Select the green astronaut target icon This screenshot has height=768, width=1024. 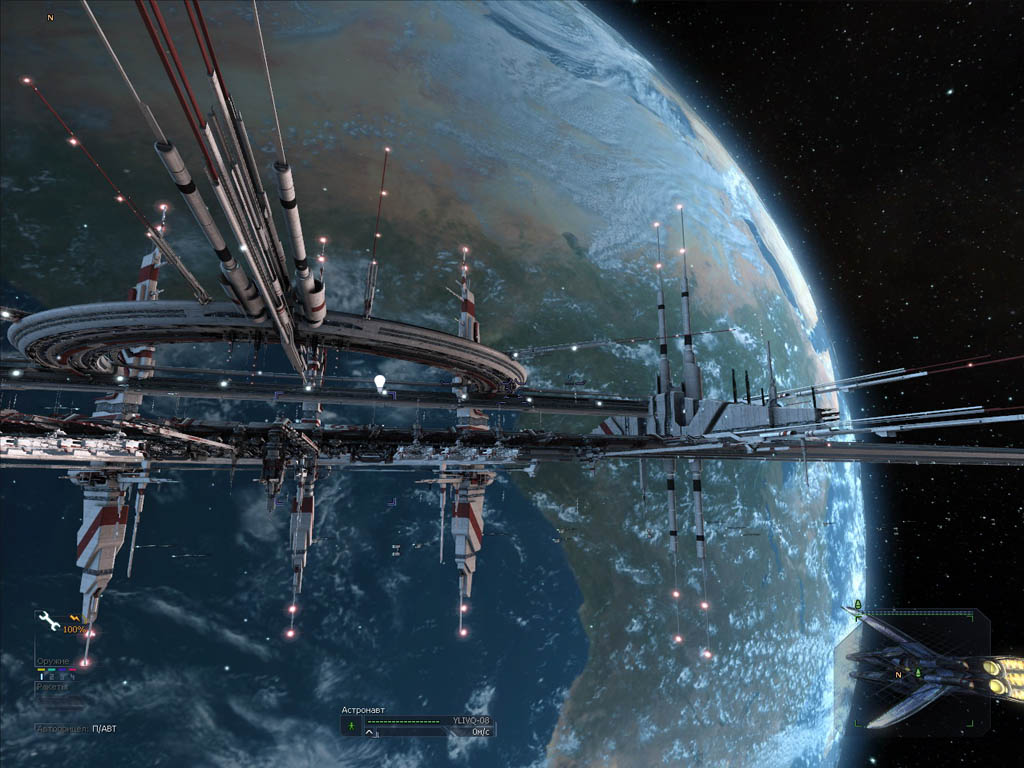(x=351, y=720)
